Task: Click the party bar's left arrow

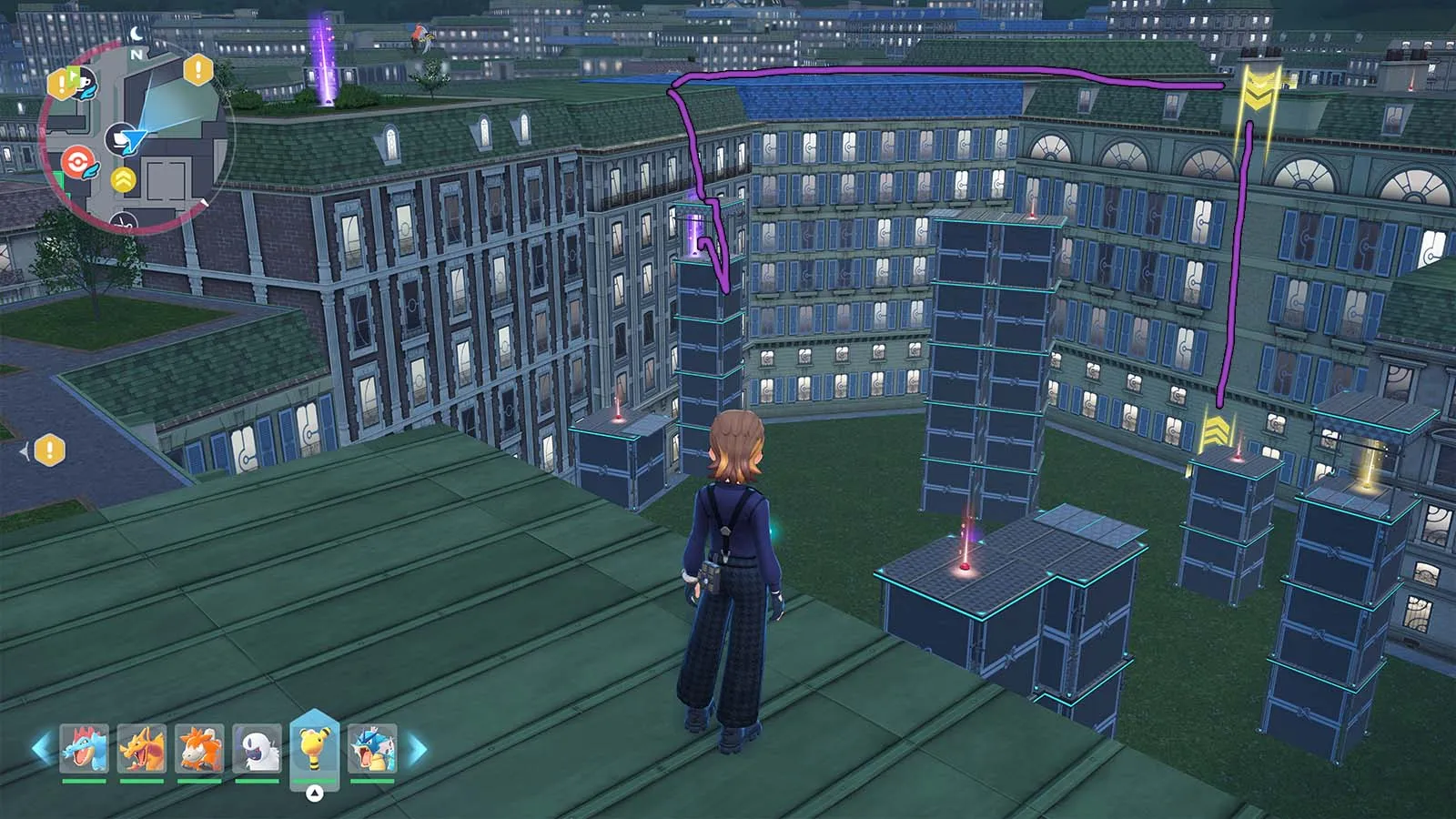Action: point(41,749)
